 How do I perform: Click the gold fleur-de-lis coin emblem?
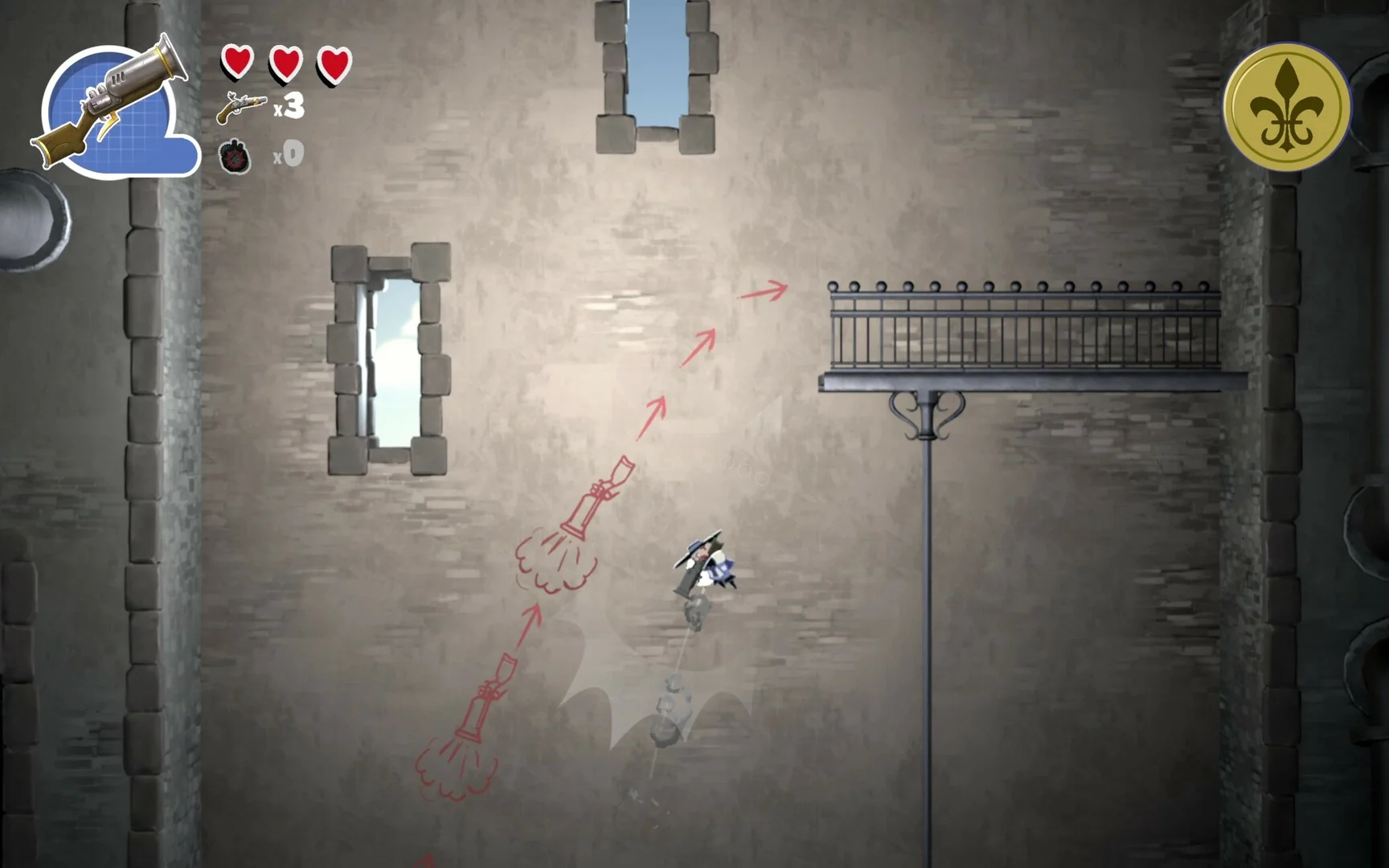(x=1286, y=106)
